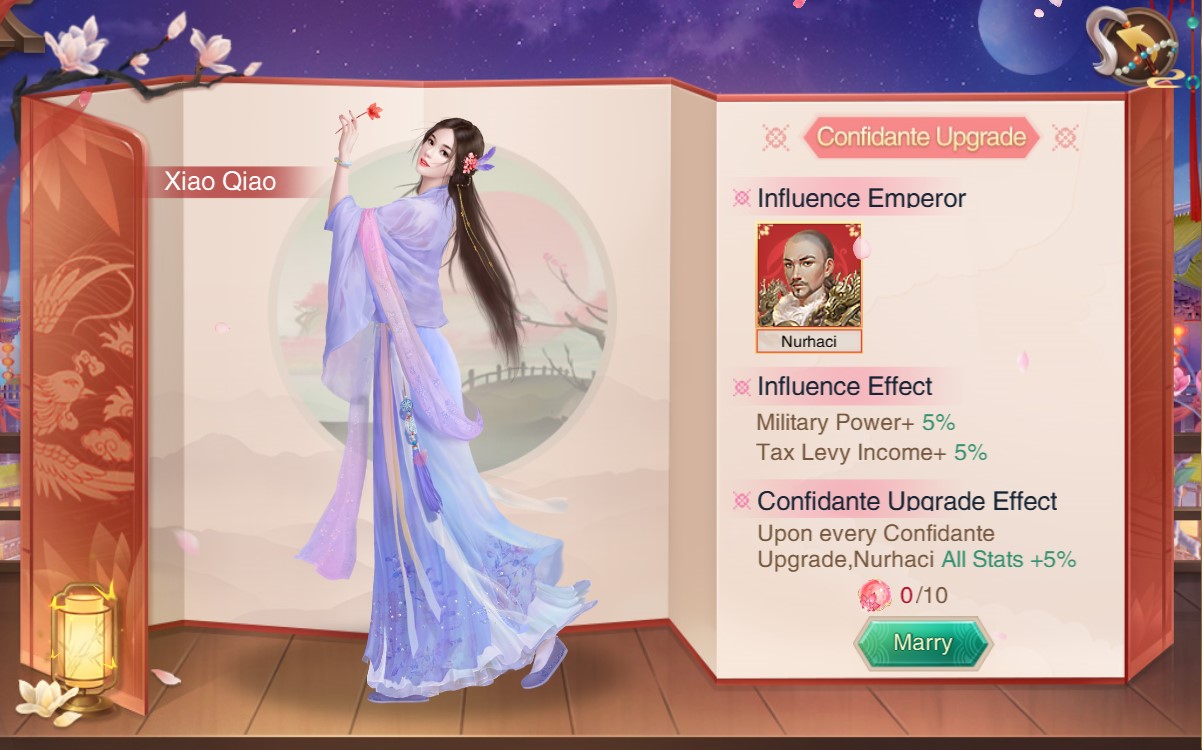Go back using the golden arrow icon
The image size is (1202, 750).
click(x=1133, y=43)
